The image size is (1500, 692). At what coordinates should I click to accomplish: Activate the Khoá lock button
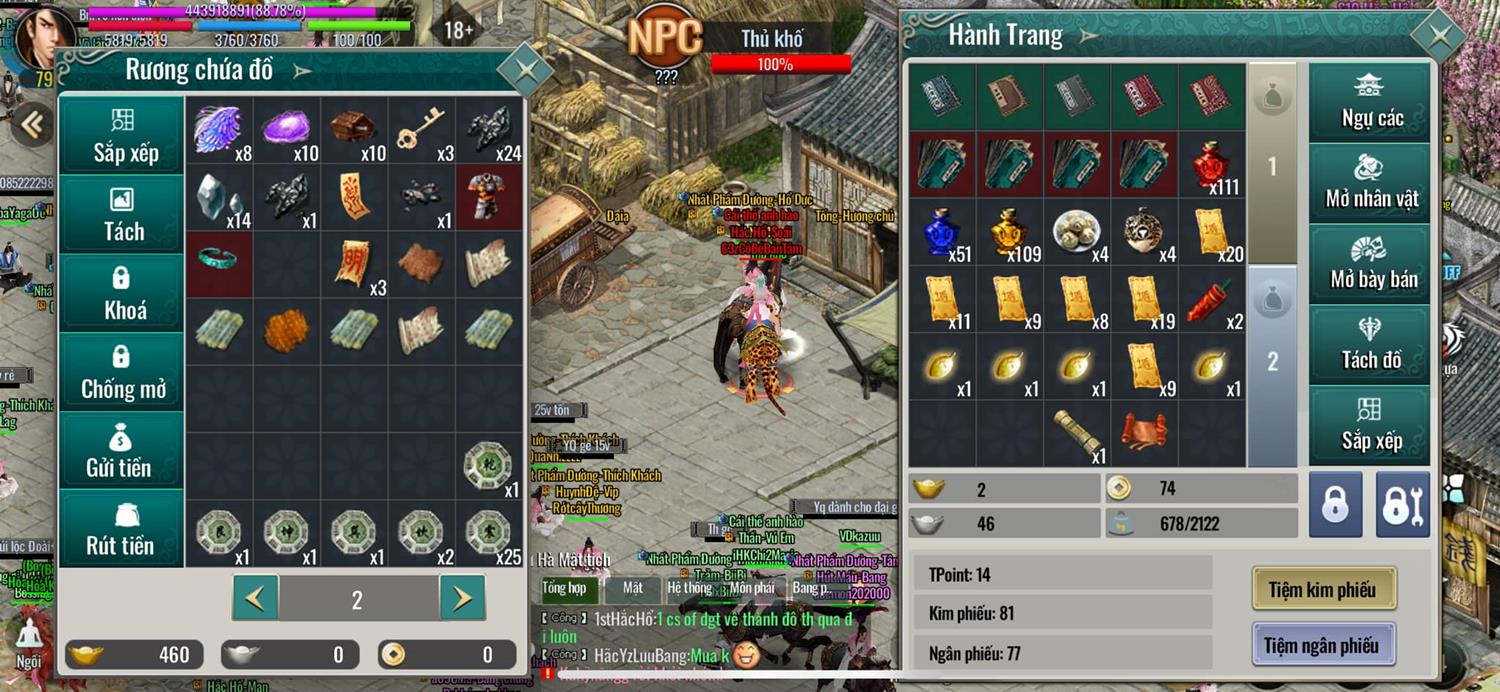click(124, 293)
